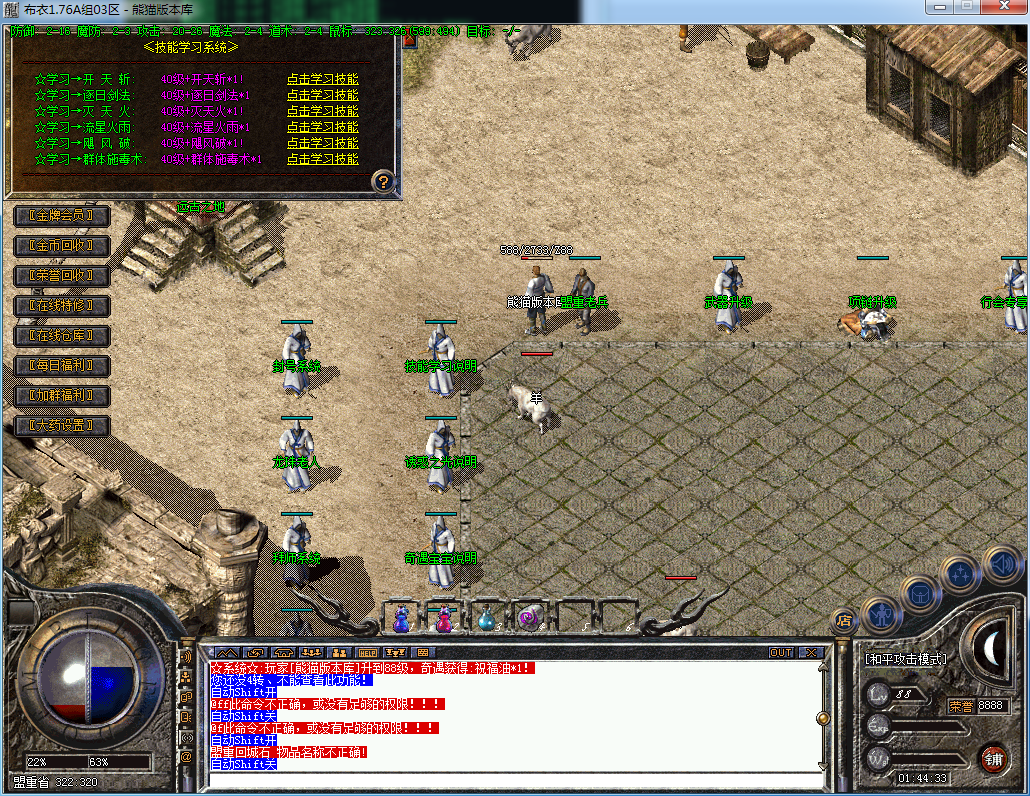Screen dimensions: 1030x796
Task: Learn 群体施毒术 via its 点击学习技能 link
Action: tap(322, 159)
